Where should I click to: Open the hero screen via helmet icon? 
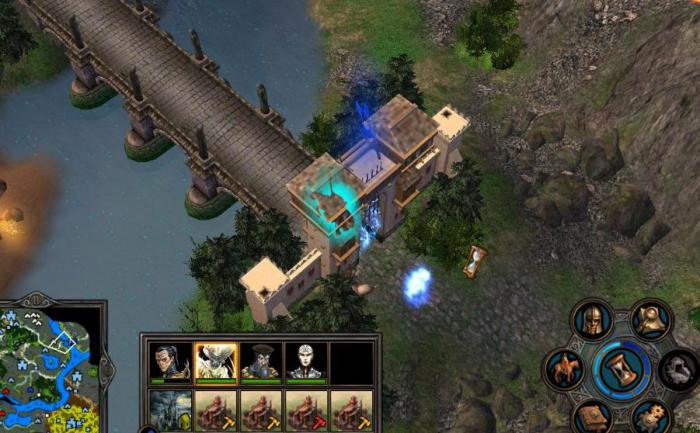[x=590, y=320]
